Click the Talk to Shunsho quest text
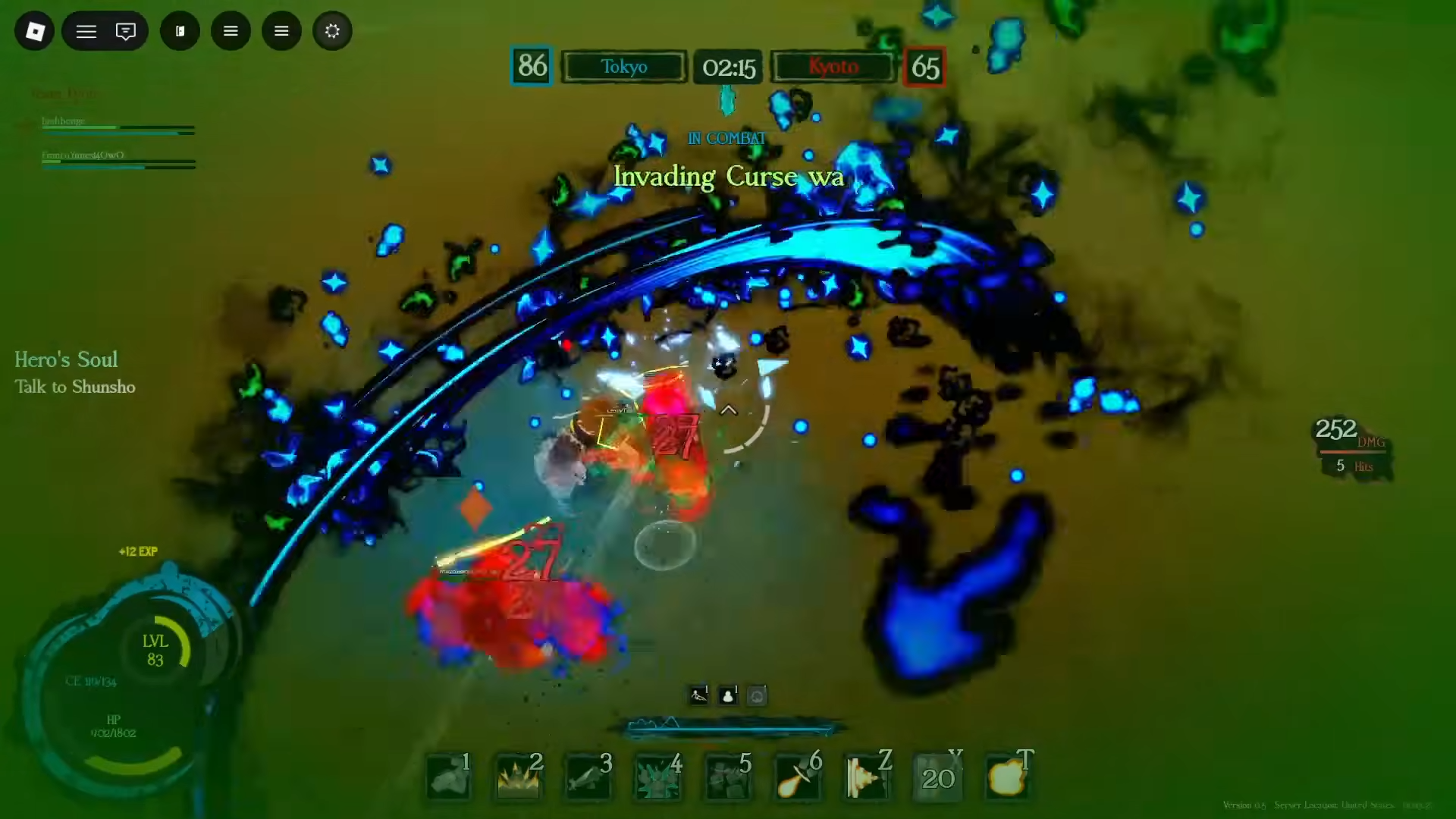Image resolution: width=1456 pixels, height=819 pixels. pyautogui.click(x=74, y=387)
